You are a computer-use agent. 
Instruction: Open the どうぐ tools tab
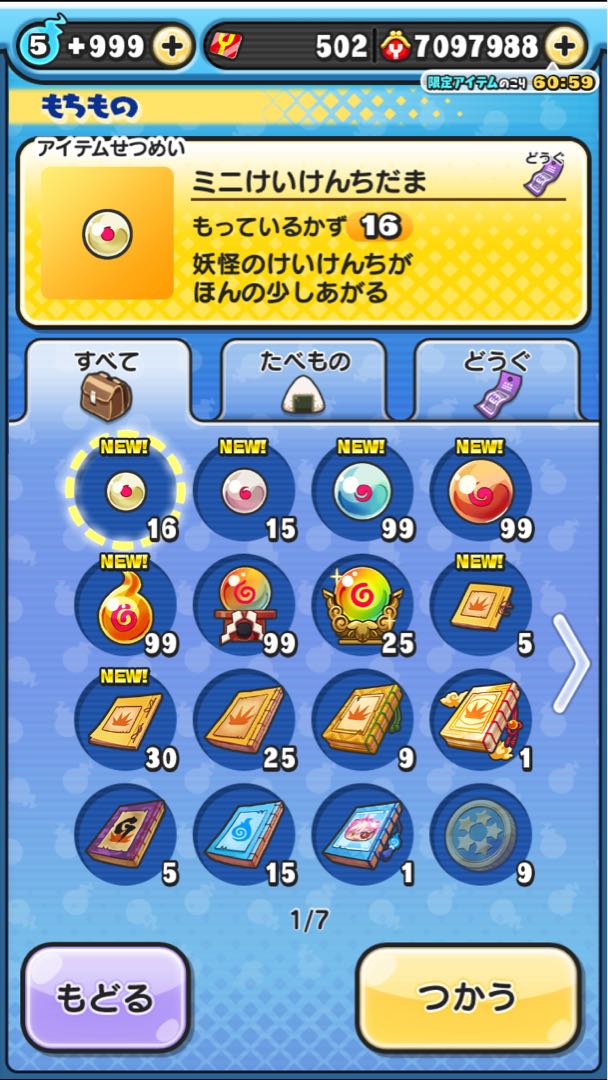point(496,381)
